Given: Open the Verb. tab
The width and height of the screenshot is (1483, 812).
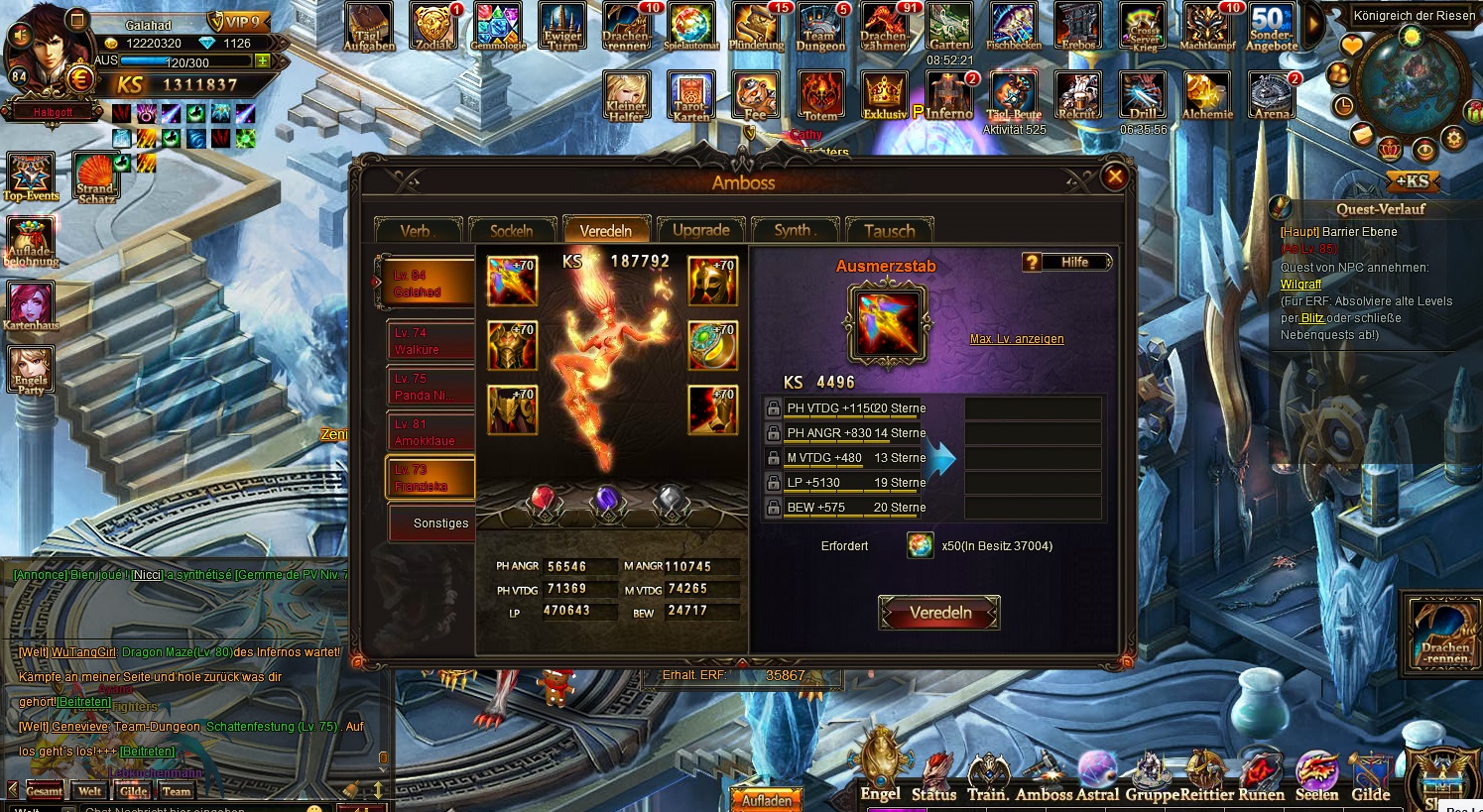Looking at the screenshot, I should point(418,230).
